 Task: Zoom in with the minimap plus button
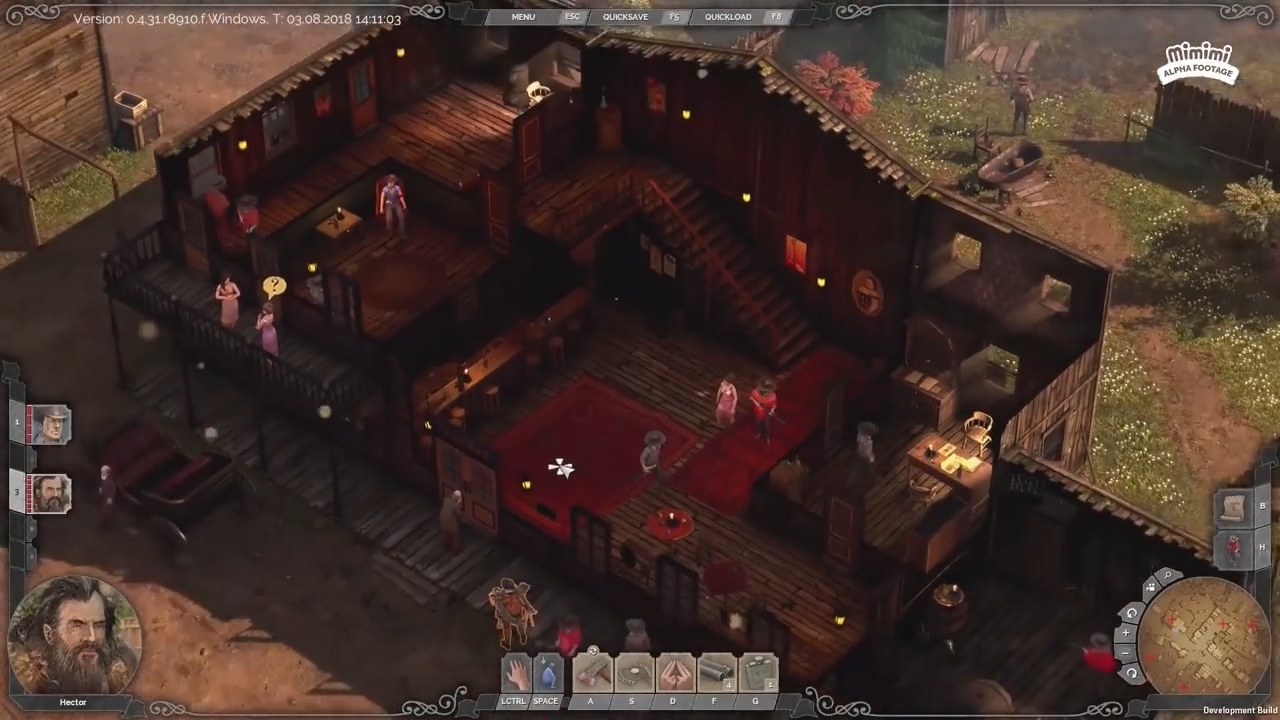(x=1126, y=633)
